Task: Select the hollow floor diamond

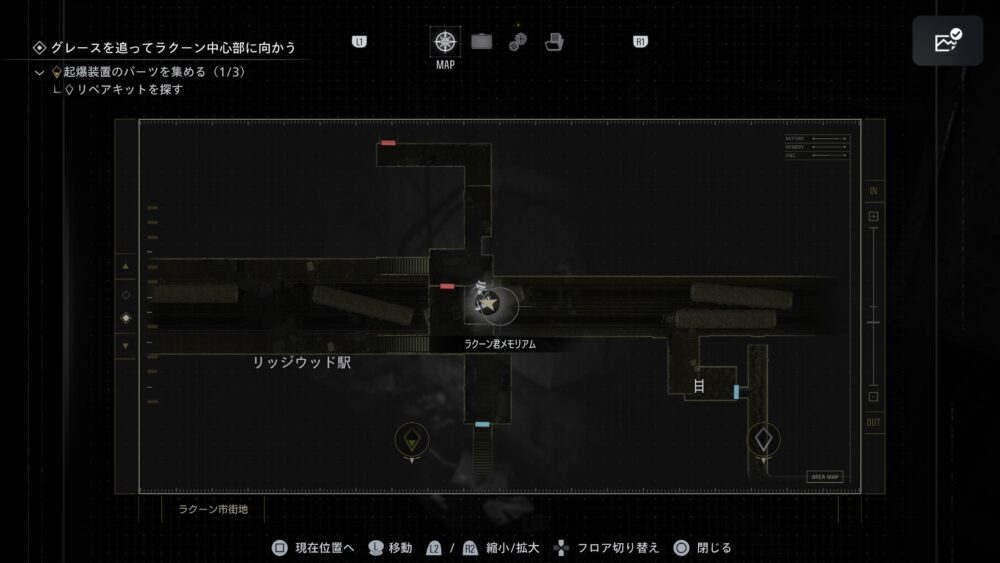Action: (x=126, y=295)
